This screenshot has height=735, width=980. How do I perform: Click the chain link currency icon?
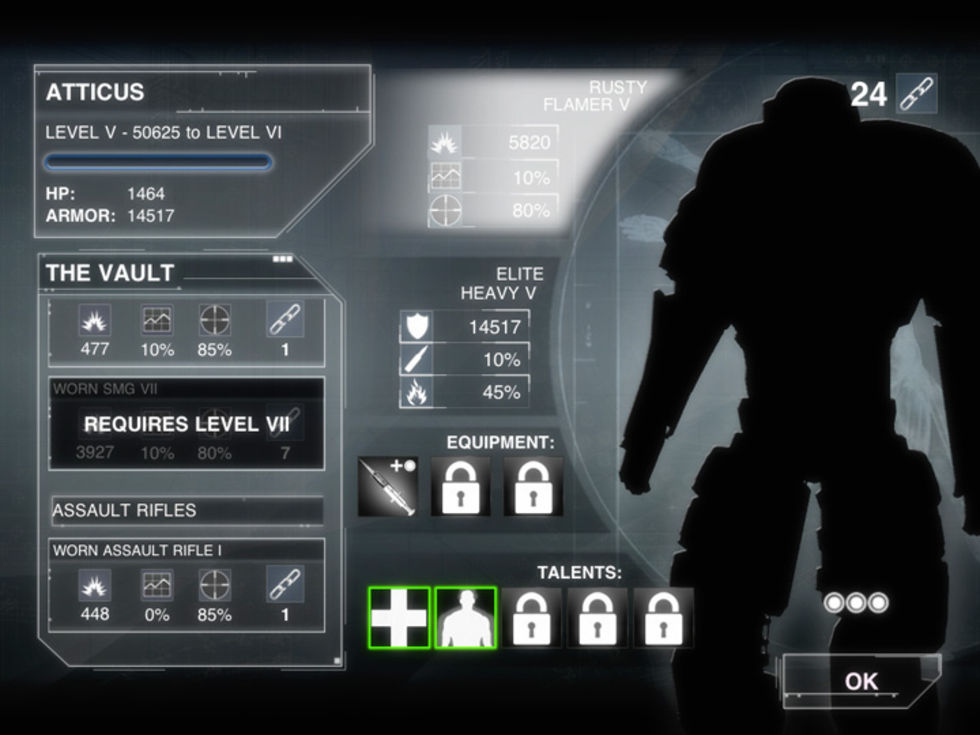(x=916, y=94)
